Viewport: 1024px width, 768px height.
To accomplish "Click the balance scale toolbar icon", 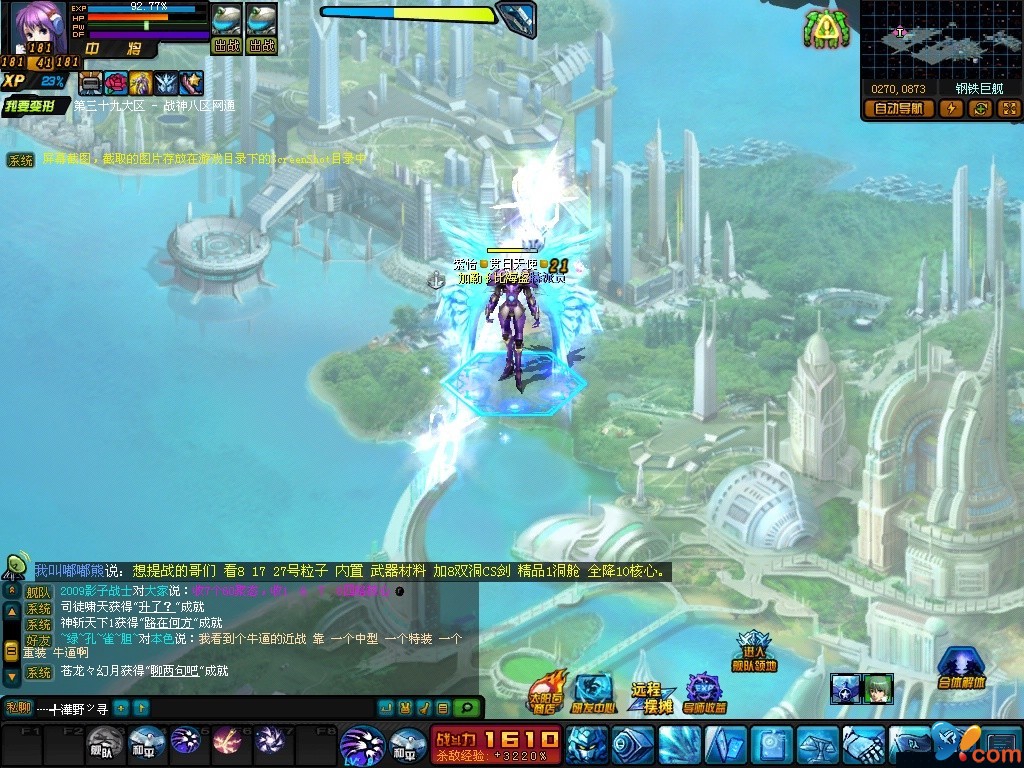I will pyautogui.click(x=817, y=745).
